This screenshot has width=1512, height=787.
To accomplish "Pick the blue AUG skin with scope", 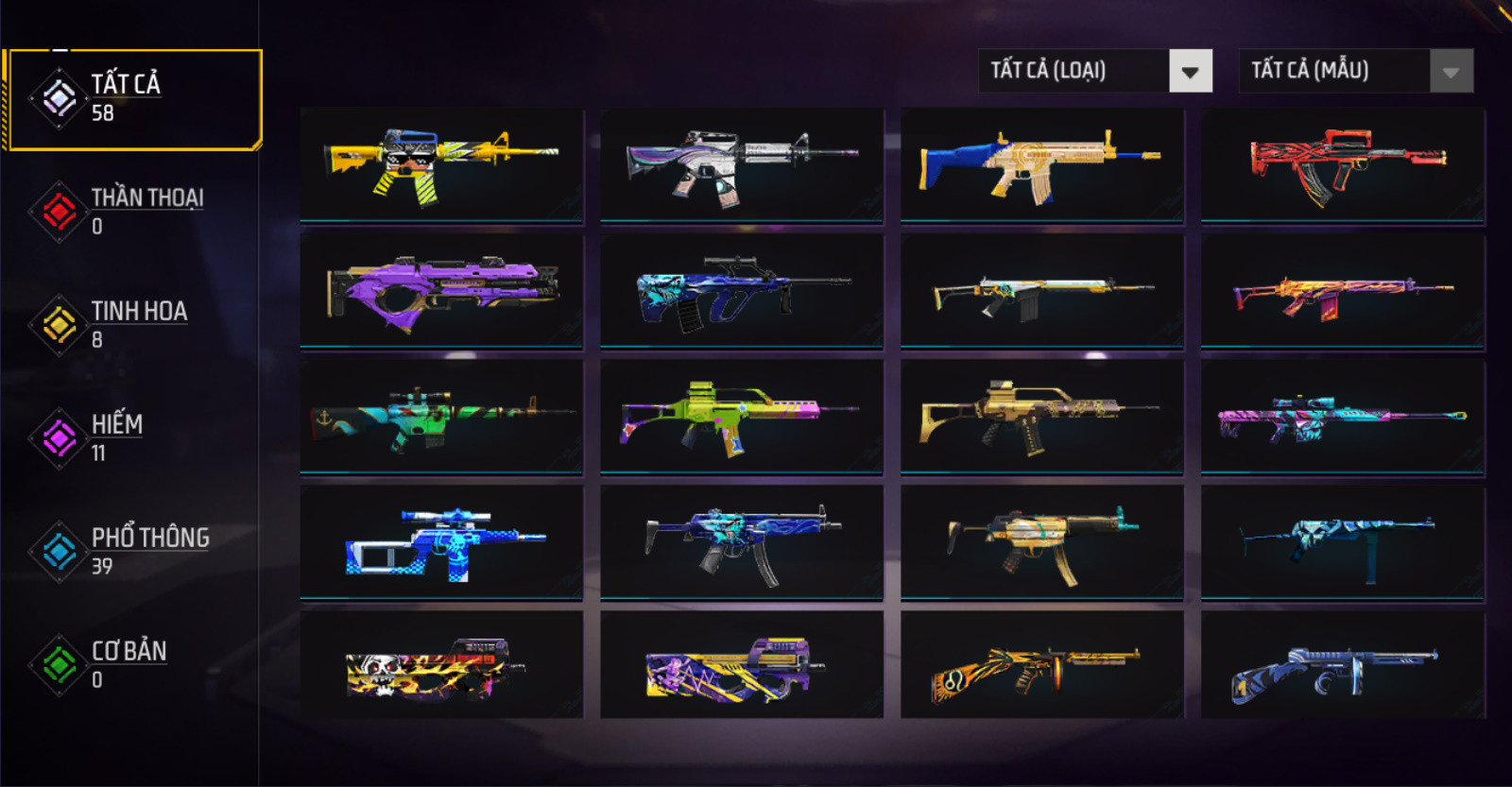I will coord(742,291).
